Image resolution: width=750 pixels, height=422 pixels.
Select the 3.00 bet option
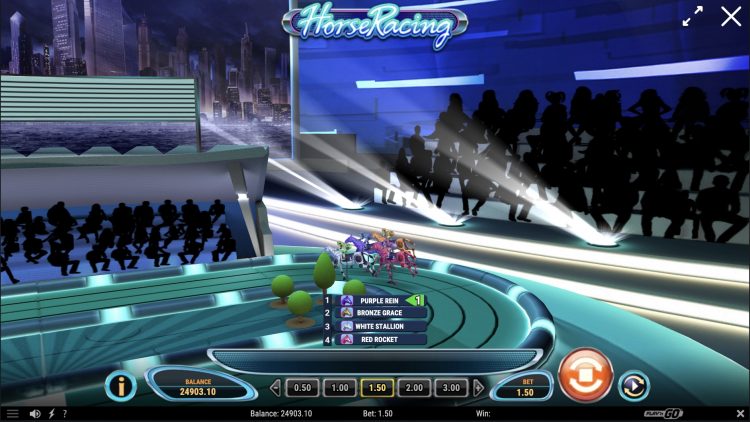point(453,388)
